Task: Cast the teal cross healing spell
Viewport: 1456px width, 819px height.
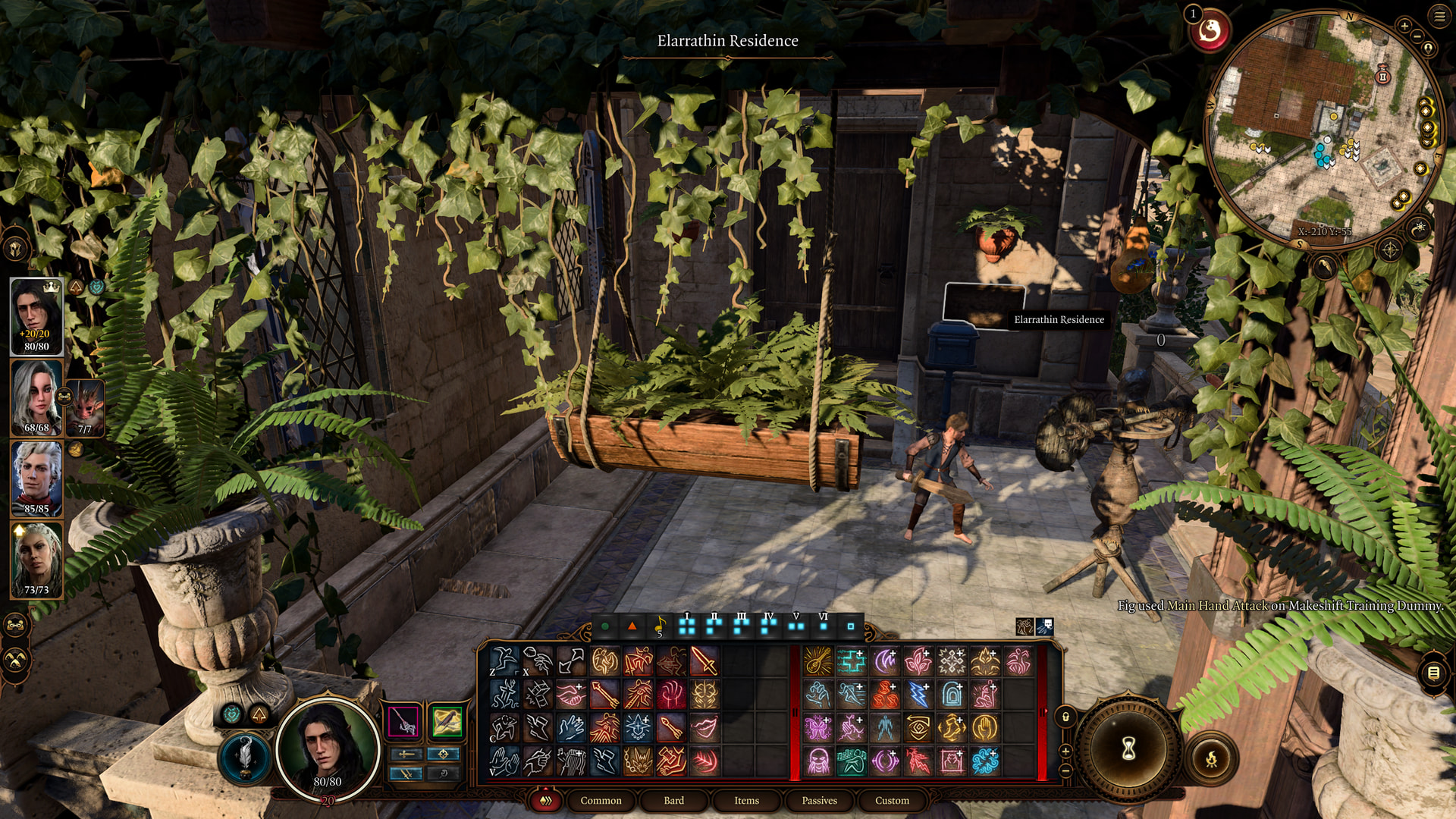Action: click(x=851, y=661)
